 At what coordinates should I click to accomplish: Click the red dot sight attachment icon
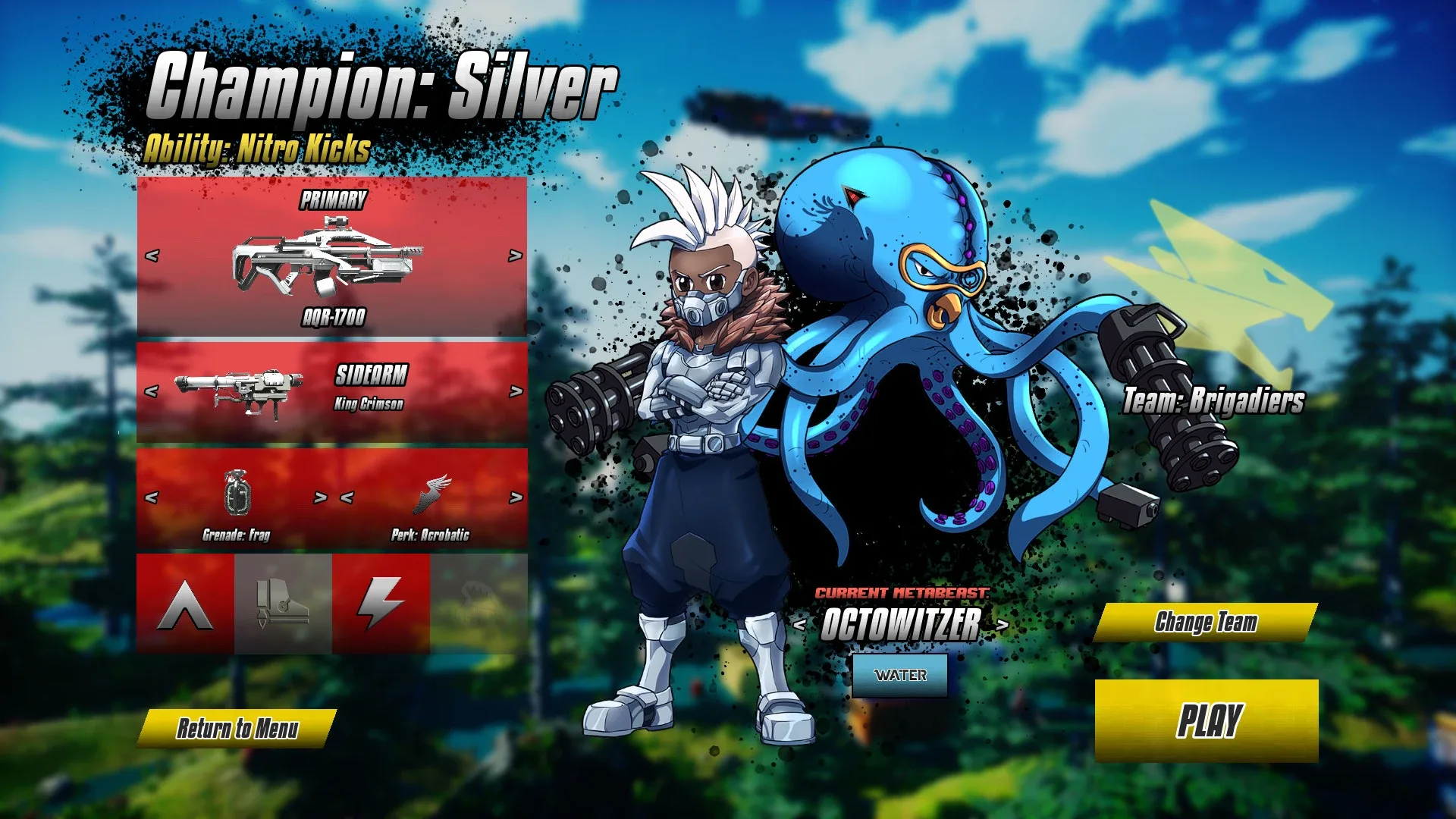[x=283, y=603]
